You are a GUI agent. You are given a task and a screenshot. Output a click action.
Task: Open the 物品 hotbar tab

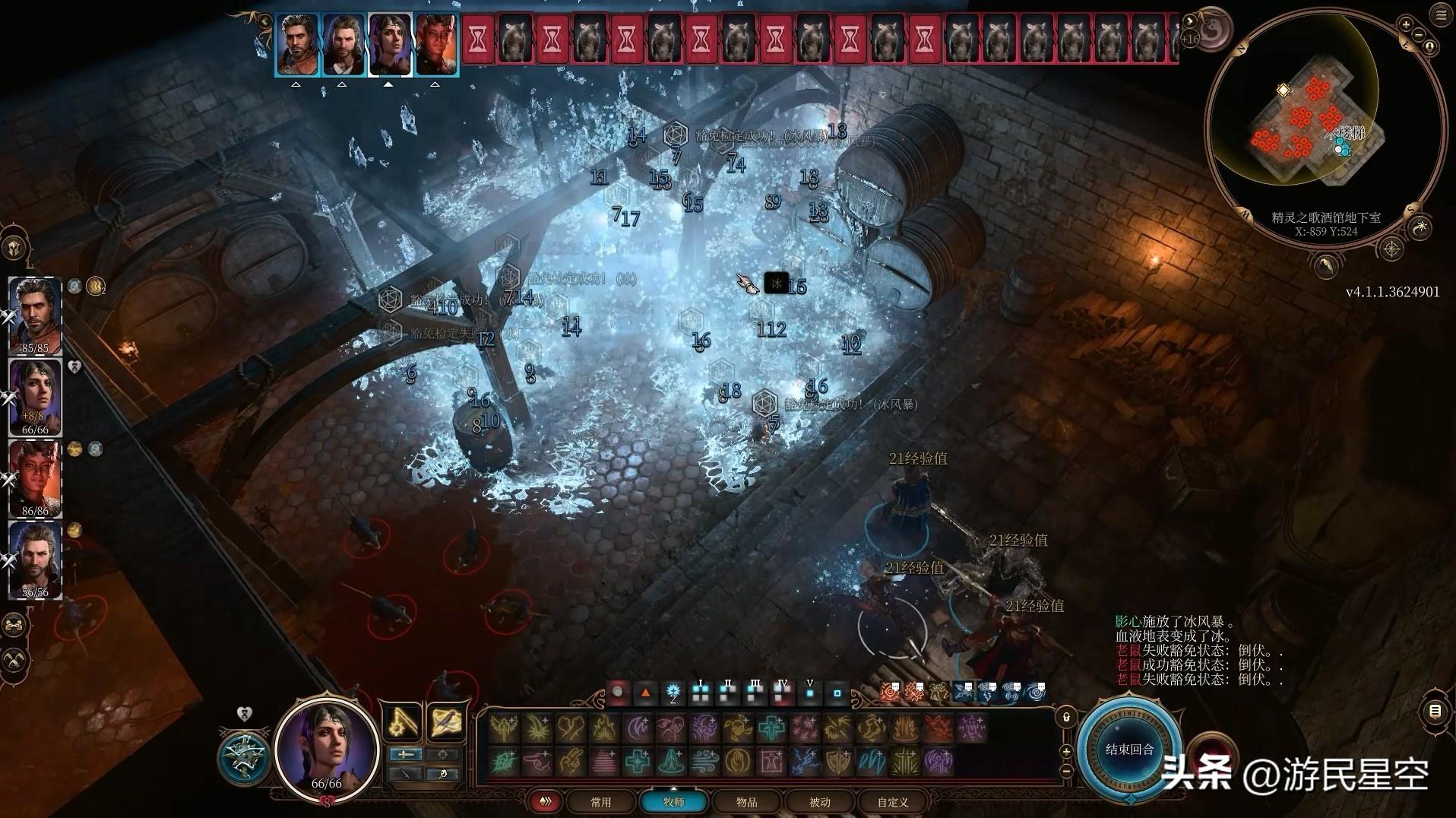point(746,802)
